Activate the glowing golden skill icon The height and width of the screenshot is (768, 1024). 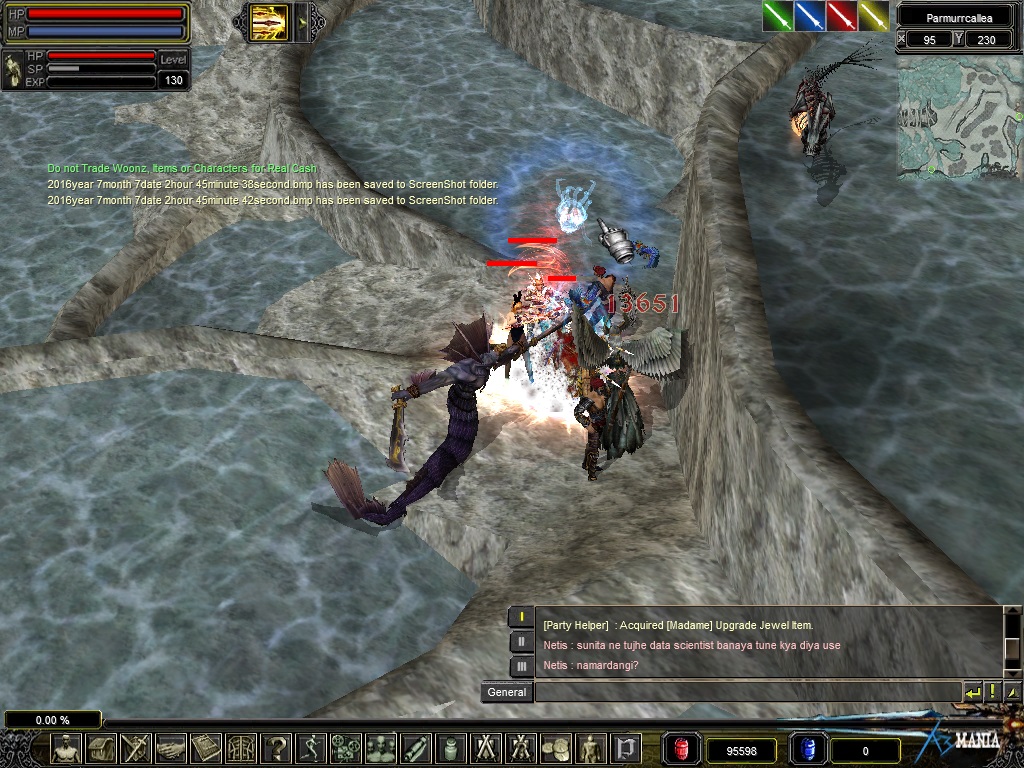pos(270,20)
